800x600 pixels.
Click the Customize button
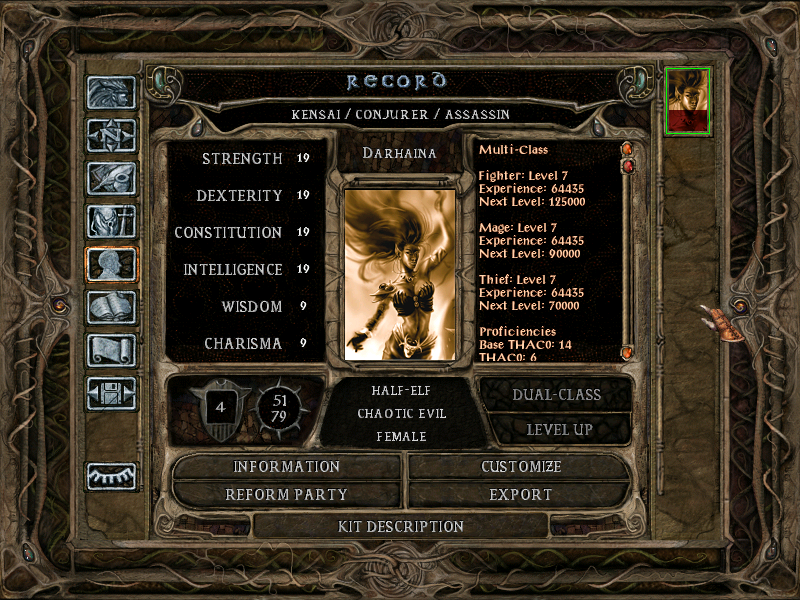tap(521, 467)
